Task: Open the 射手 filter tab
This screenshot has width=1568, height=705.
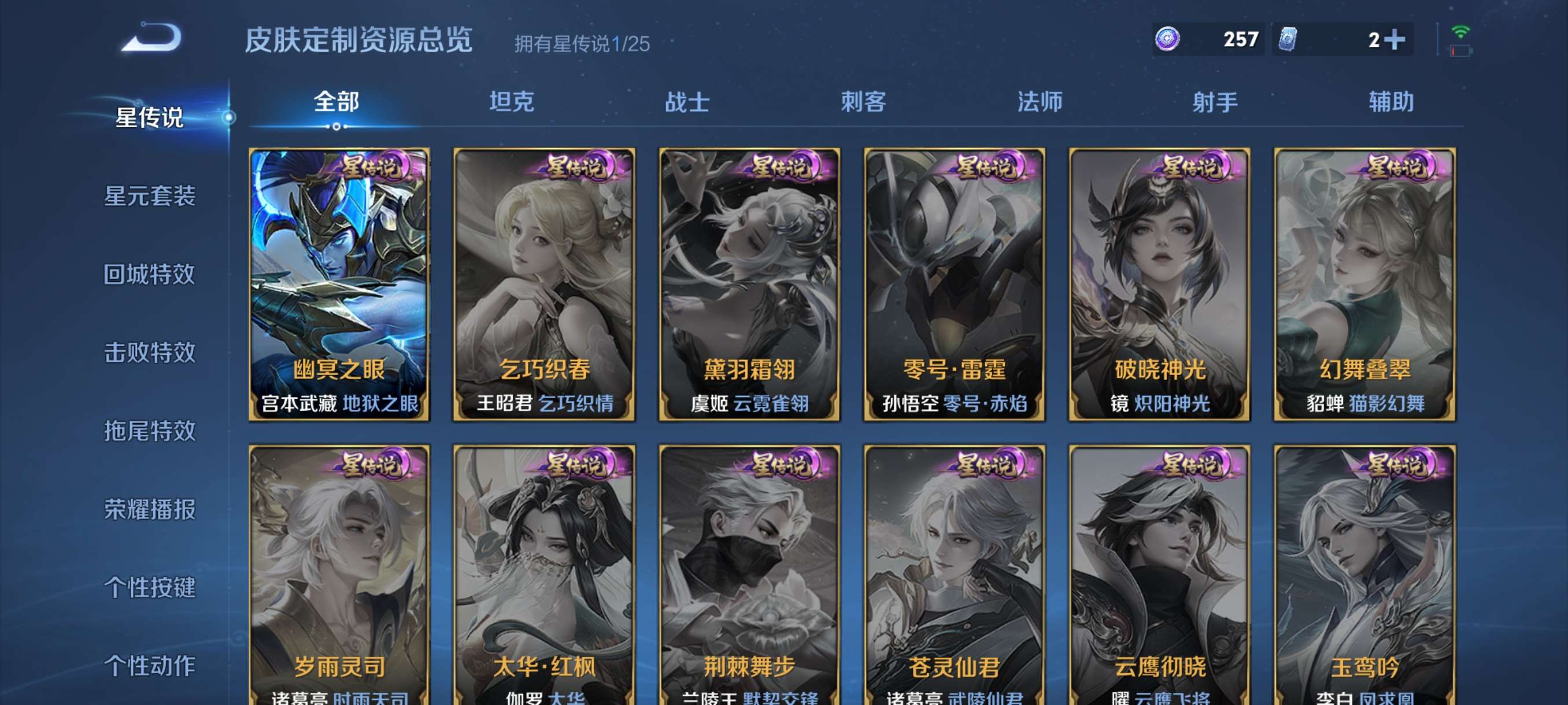Action: pos(1214,103)
